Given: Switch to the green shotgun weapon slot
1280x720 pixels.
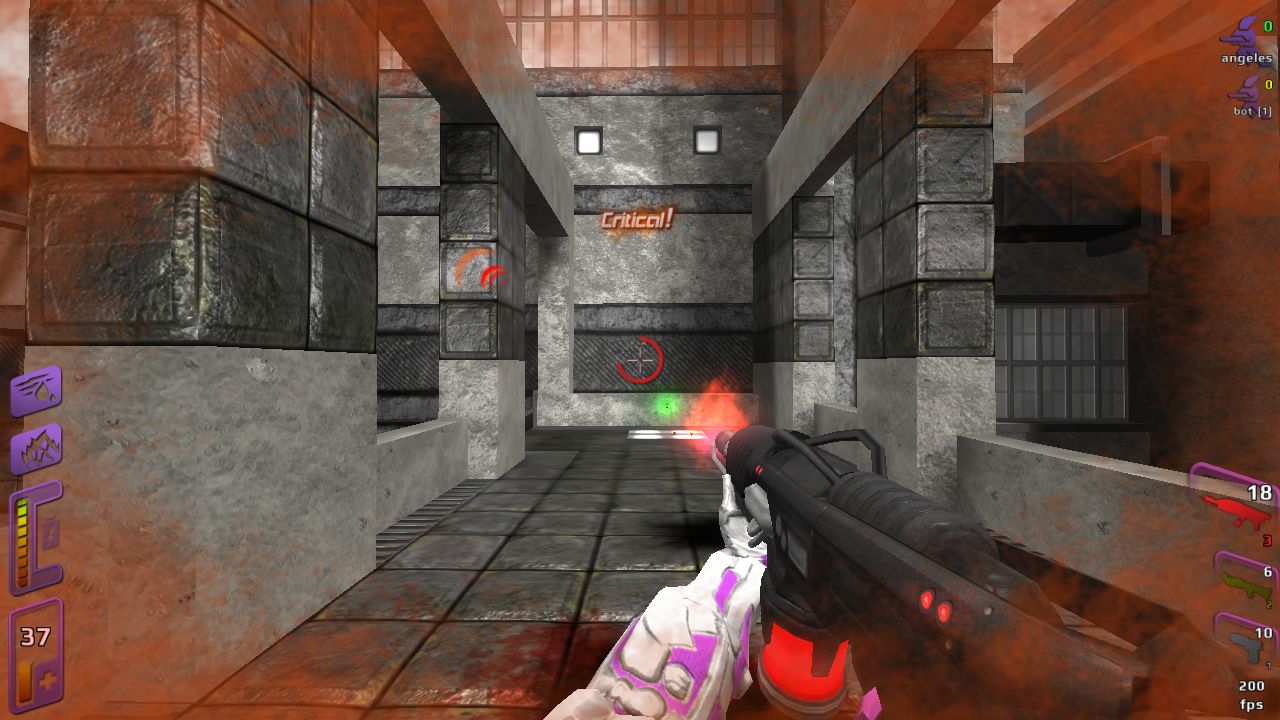Looking at the screenshot, I should 1243,583.
